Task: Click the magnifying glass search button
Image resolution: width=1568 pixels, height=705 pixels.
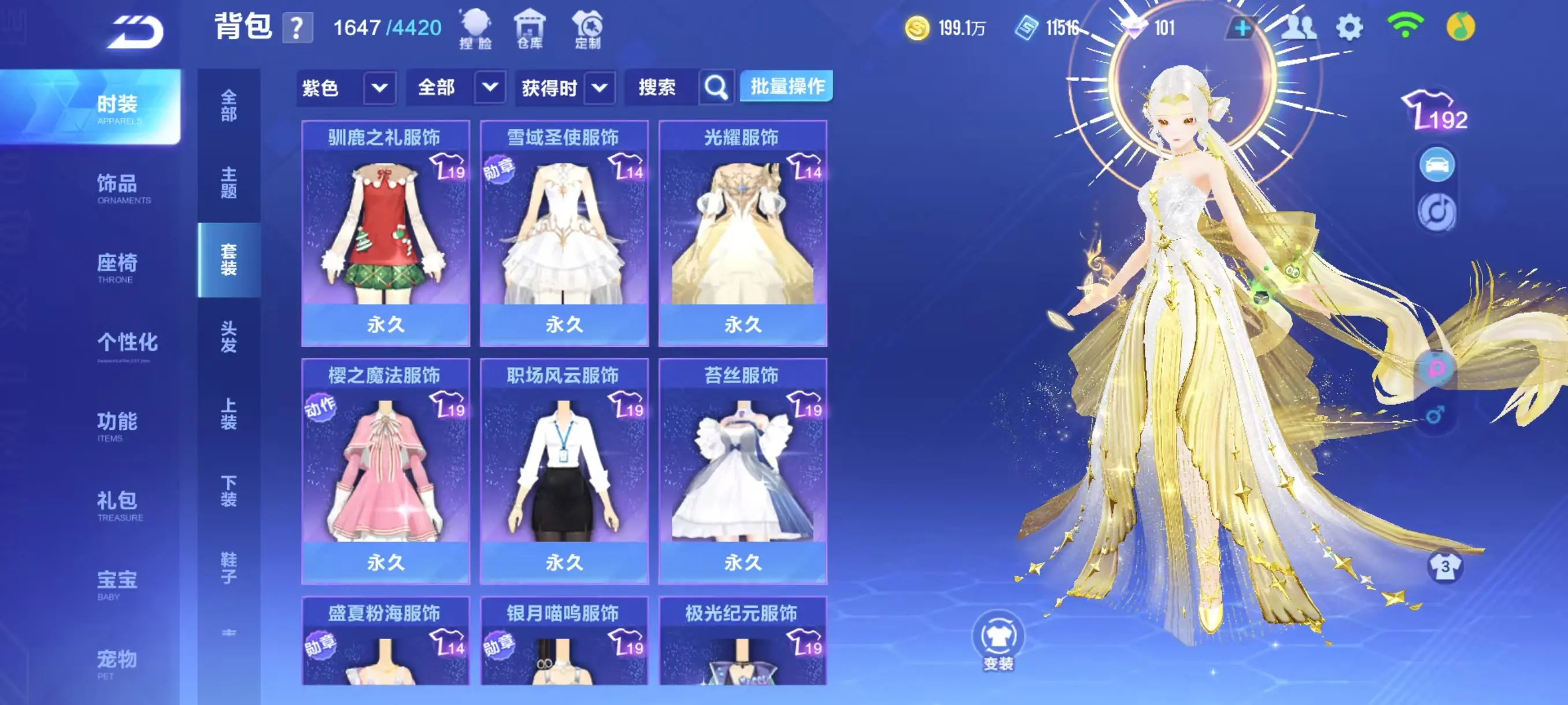Action: (716, 88)
